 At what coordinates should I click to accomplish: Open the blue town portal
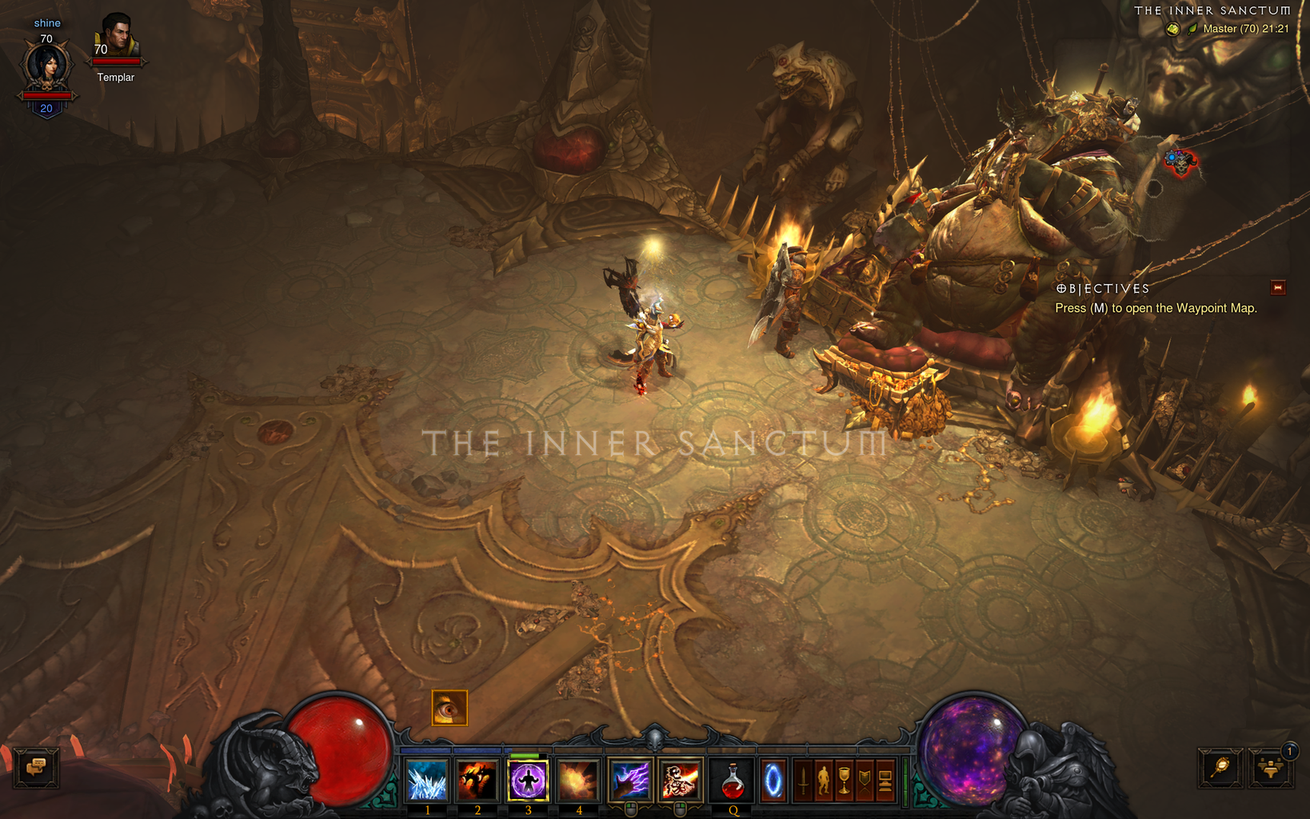[x=774, y=779]
